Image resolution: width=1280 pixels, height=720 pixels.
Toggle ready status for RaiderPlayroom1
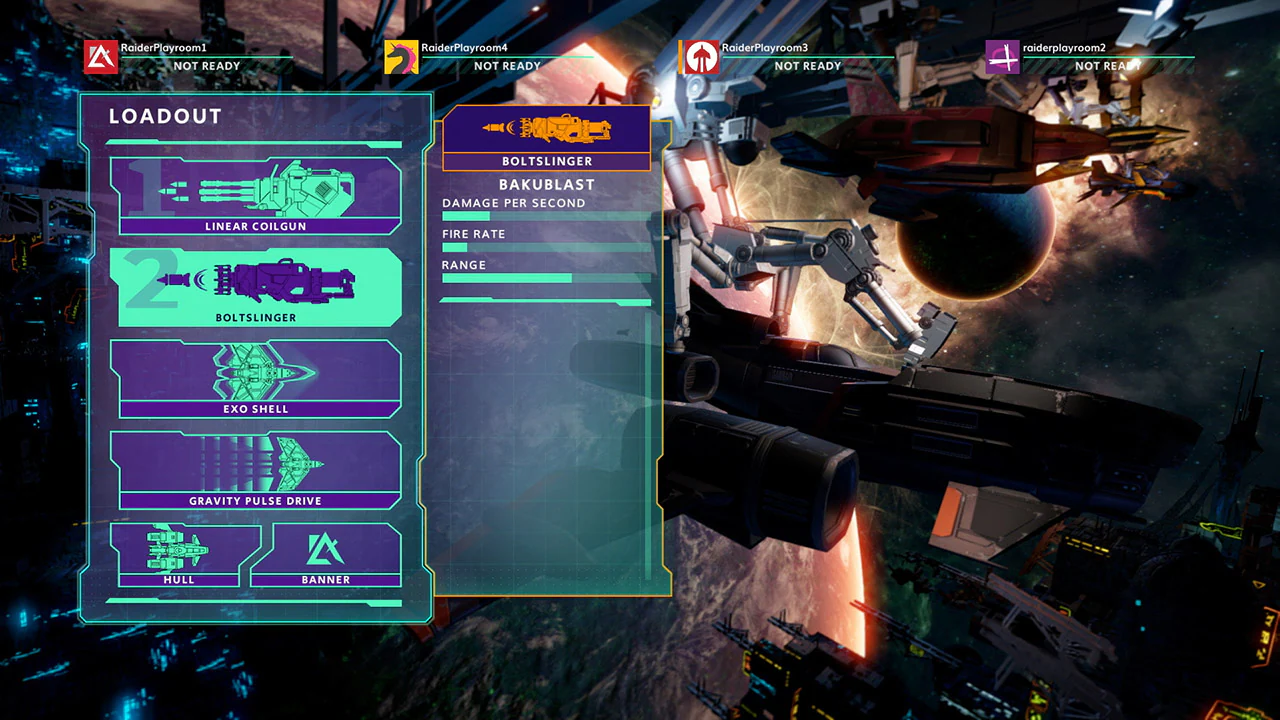pos(207,66)
